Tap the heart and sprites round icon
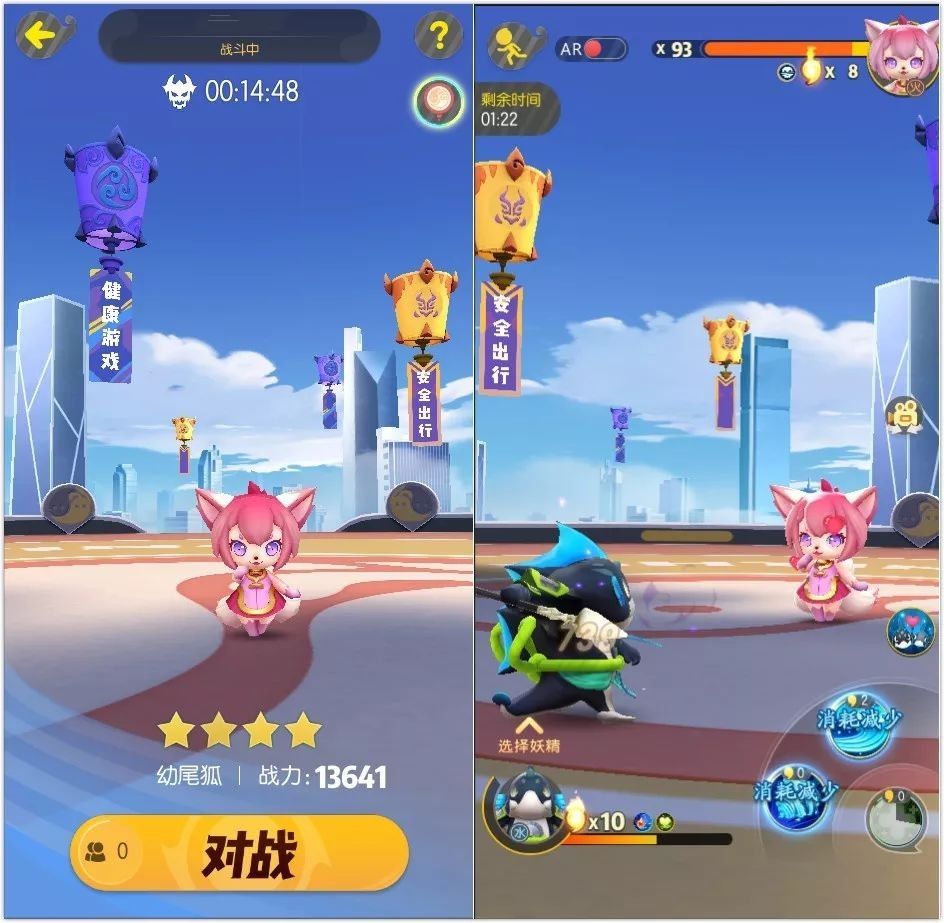This screenshot has width=944, height=923. tap(909, 632)
